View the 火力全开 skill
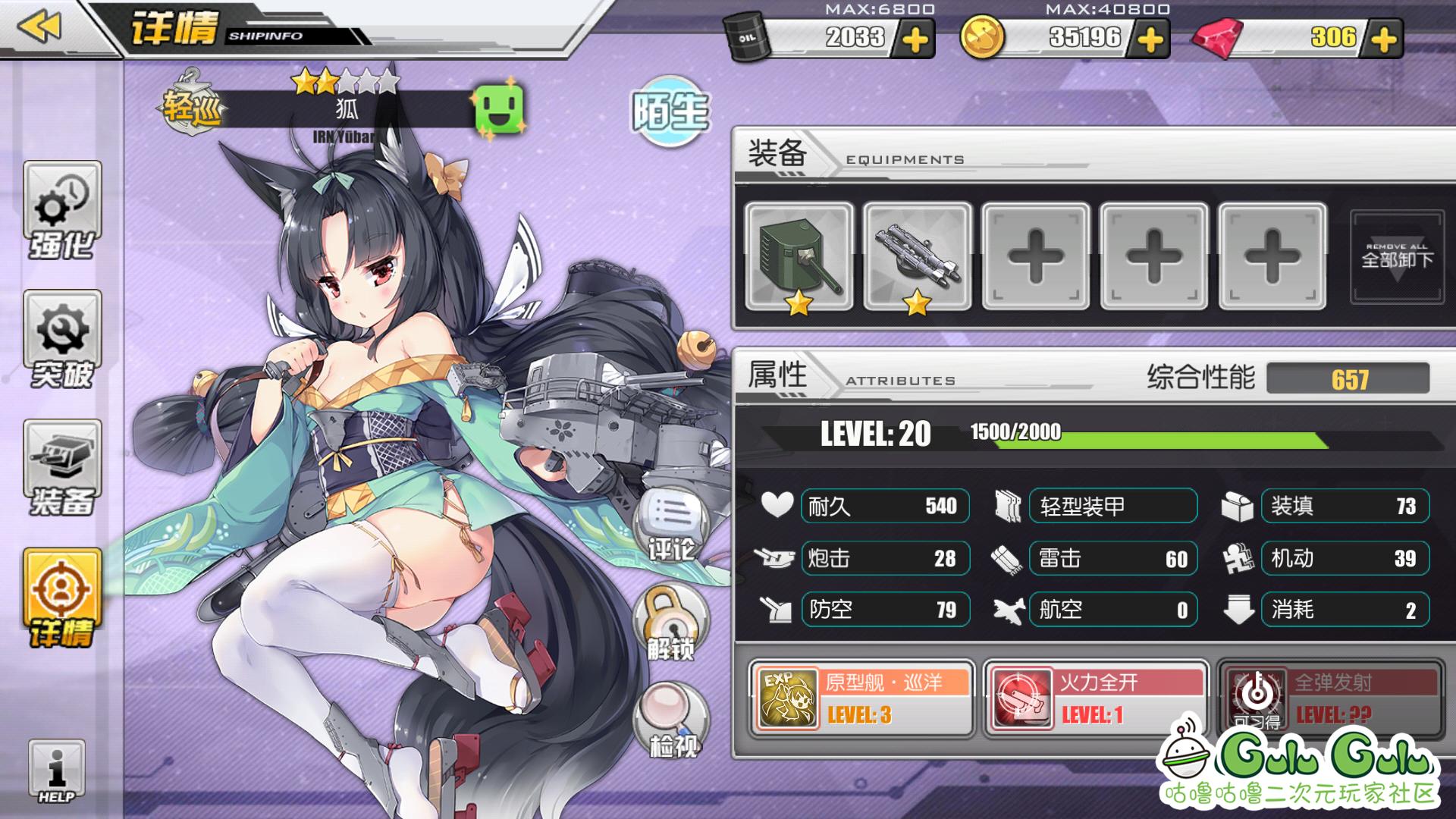 (1096, 698)
